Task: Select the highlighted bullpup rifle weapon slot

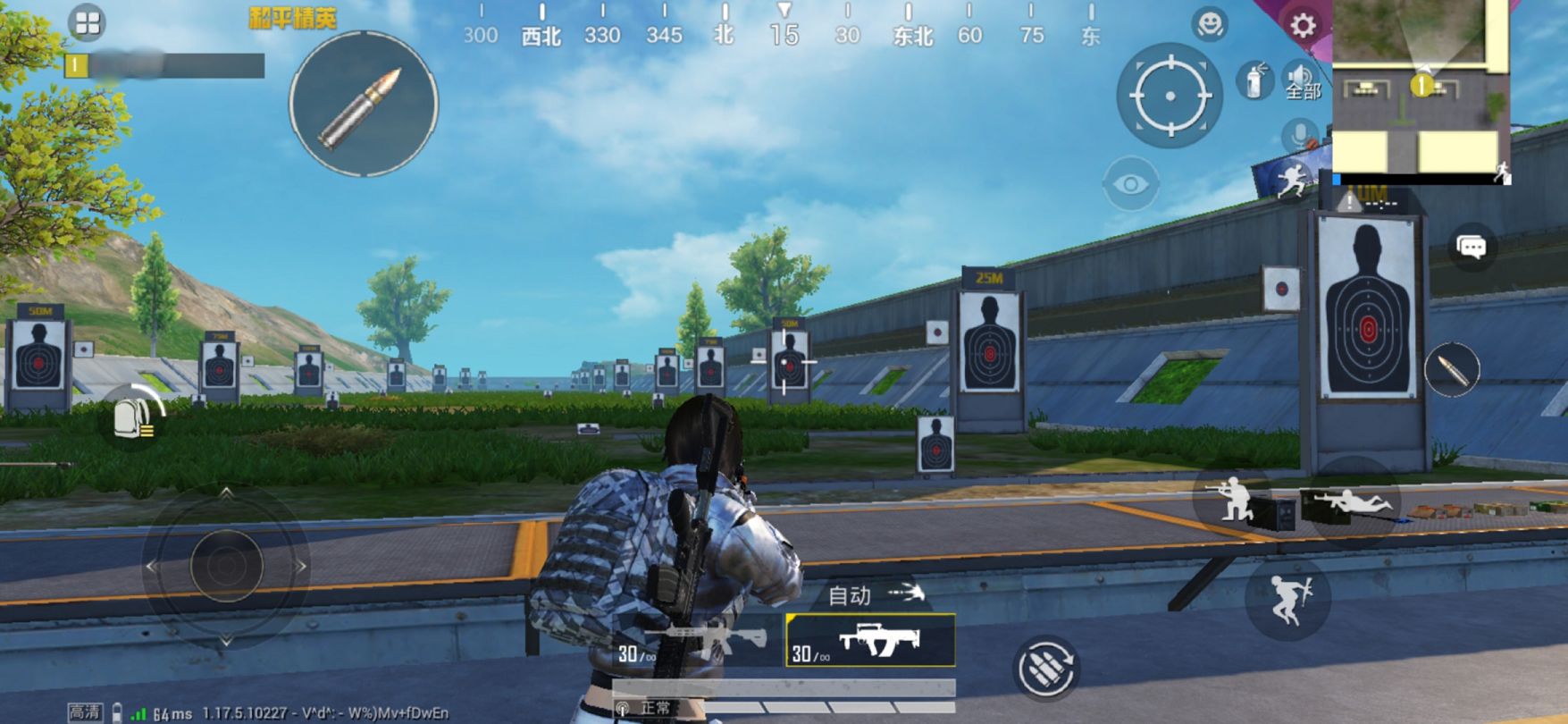Action: [870, 641]
